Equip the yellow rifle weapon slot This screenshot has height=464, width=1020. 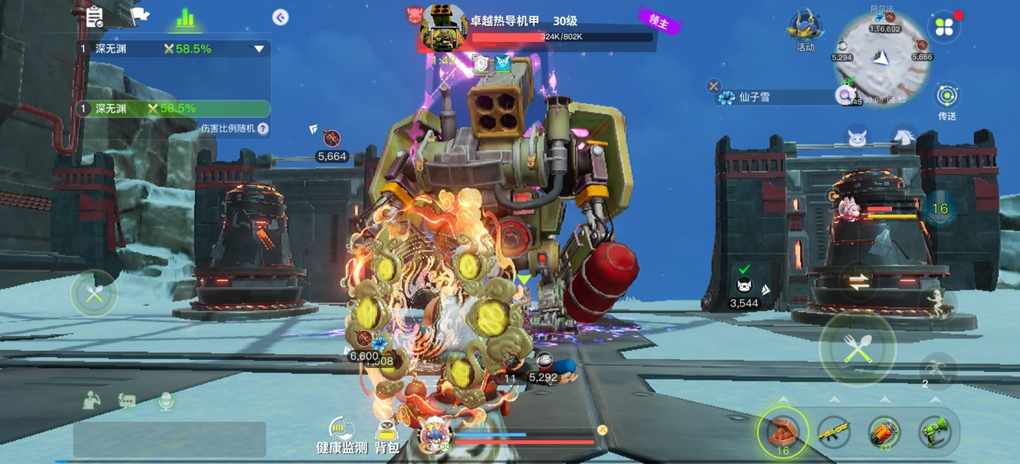click(x=834, y=432)
